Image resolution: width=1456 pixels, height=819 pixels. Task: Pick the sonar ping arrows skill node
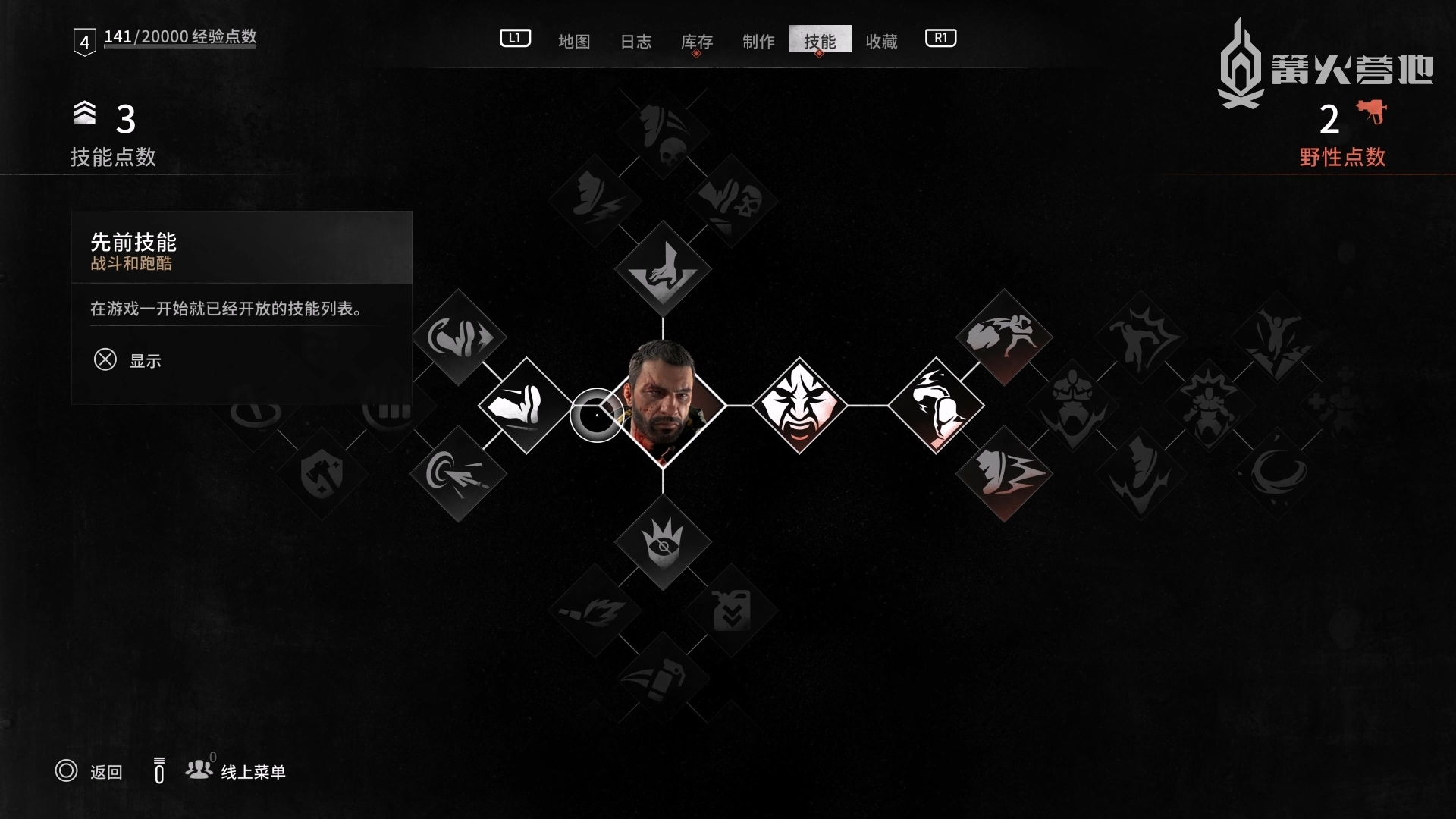[x=458, y=474]
